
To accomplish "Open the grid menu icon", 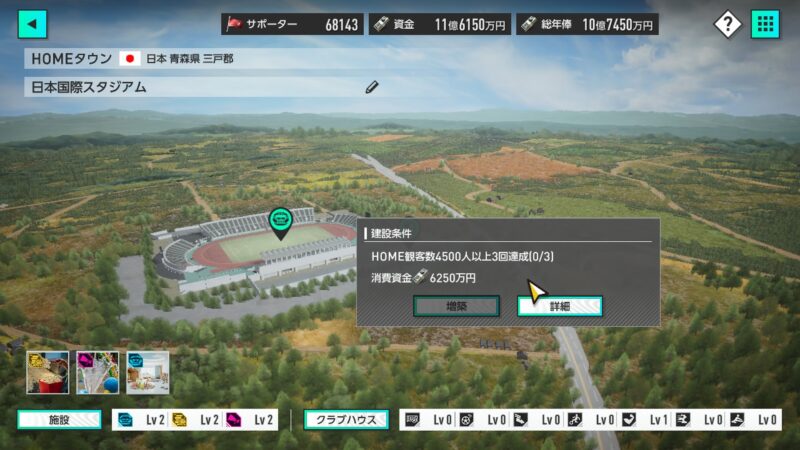I will point(765,24).
